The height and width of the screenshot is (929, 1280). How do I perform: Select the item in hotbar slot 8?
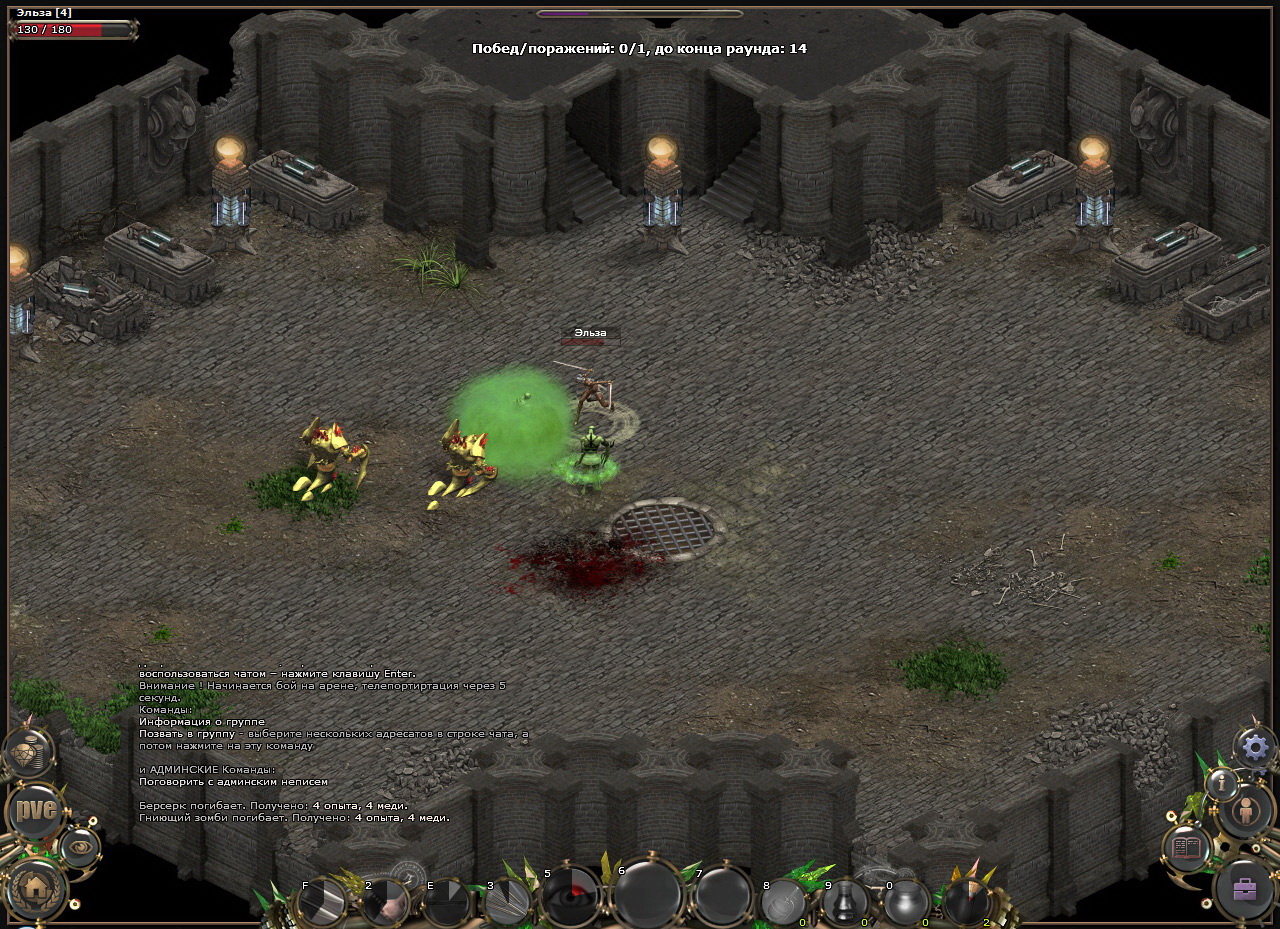point(783,901)
